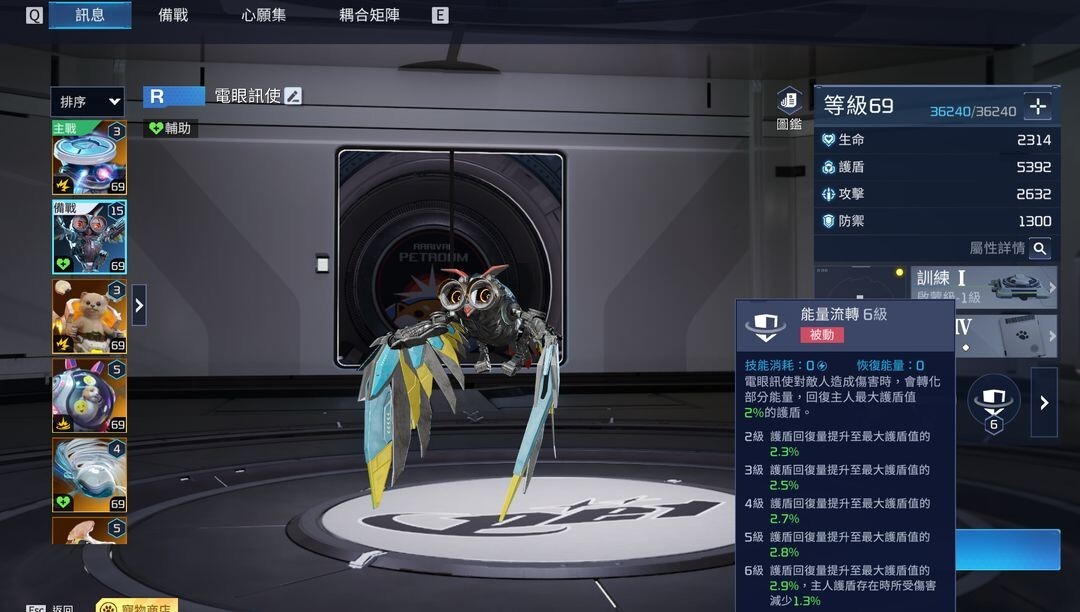Expand the pet list with the arrow

pyautogui.click(x=139, y=305)
